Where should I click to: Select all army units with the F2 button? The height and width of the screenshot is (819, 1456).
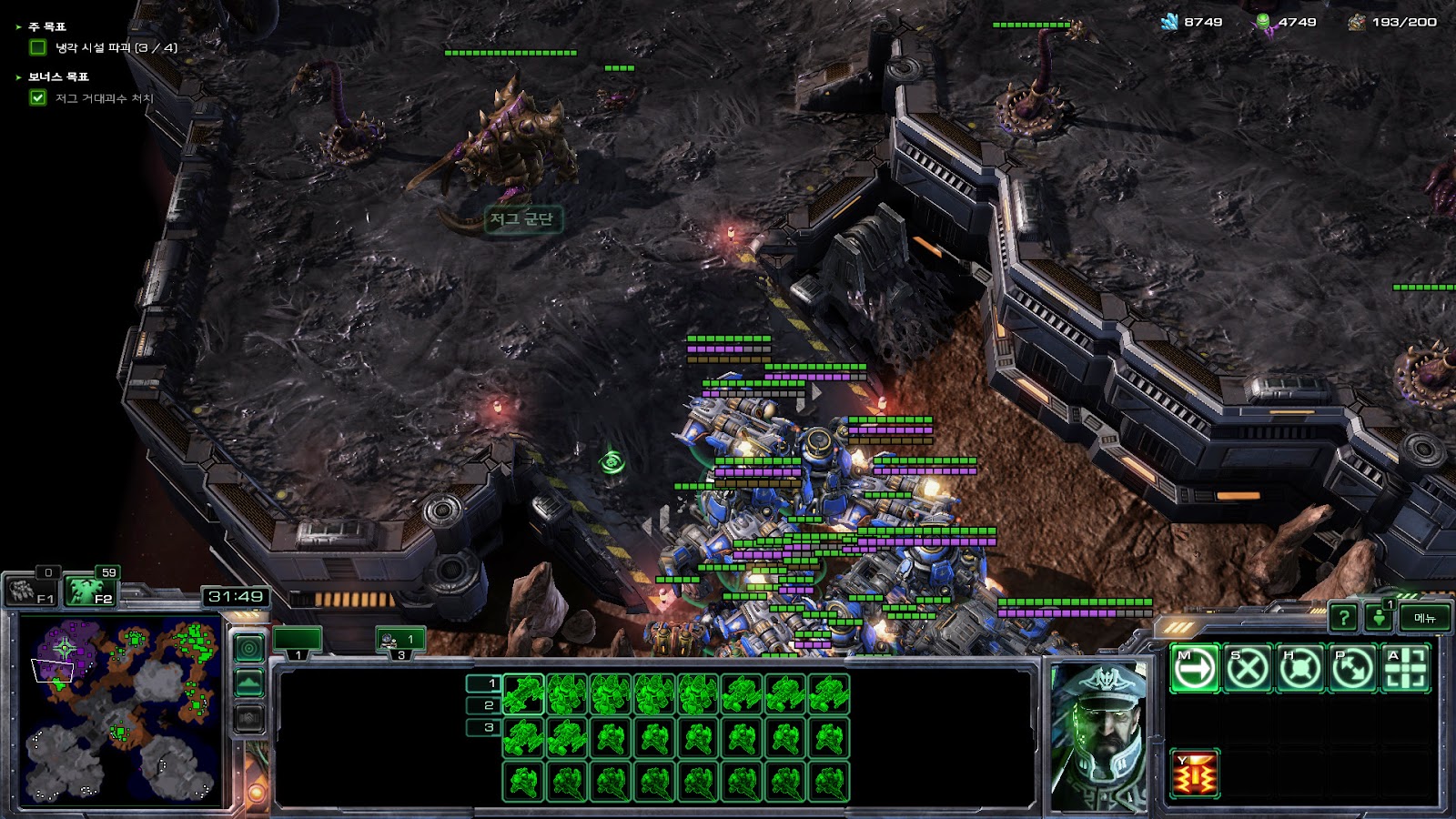tap(89, 591)
